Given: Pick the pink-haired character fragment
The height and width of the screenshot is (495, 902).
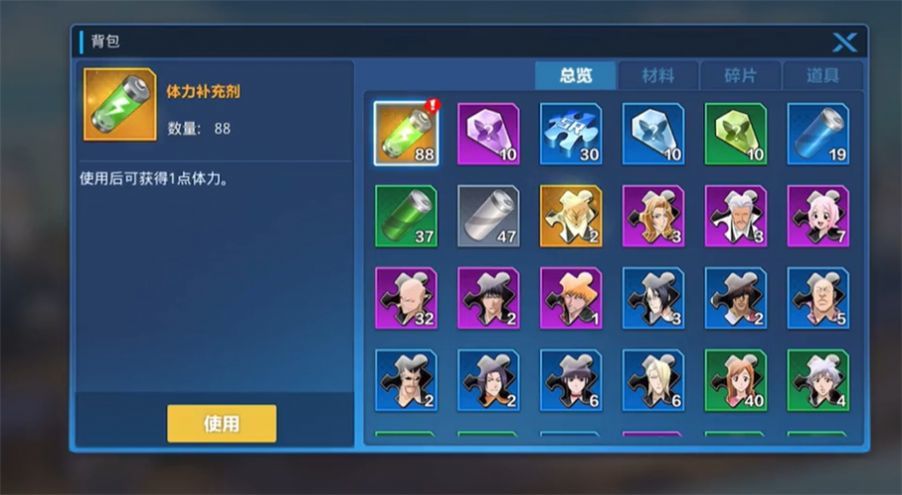Looking at the screenshot, I should click(x=817, y=215).
